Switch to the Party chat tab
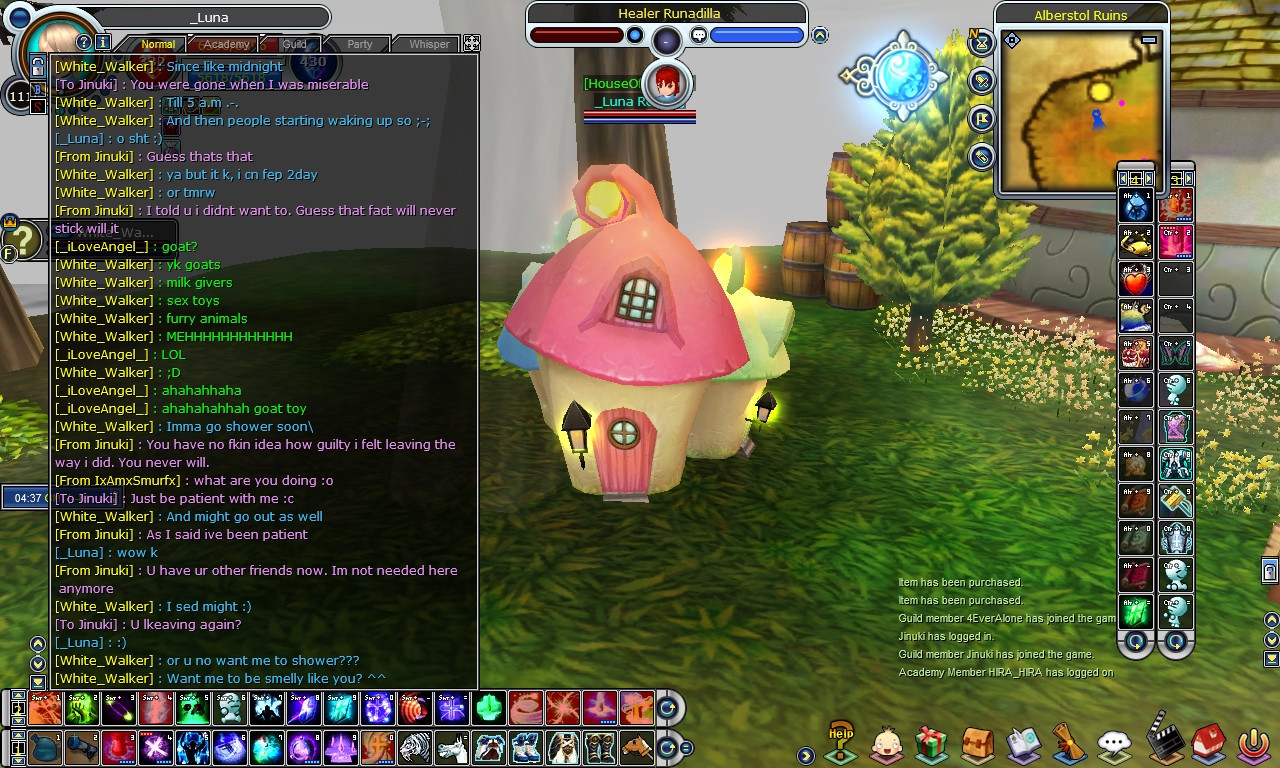 (x=360, y=44)
